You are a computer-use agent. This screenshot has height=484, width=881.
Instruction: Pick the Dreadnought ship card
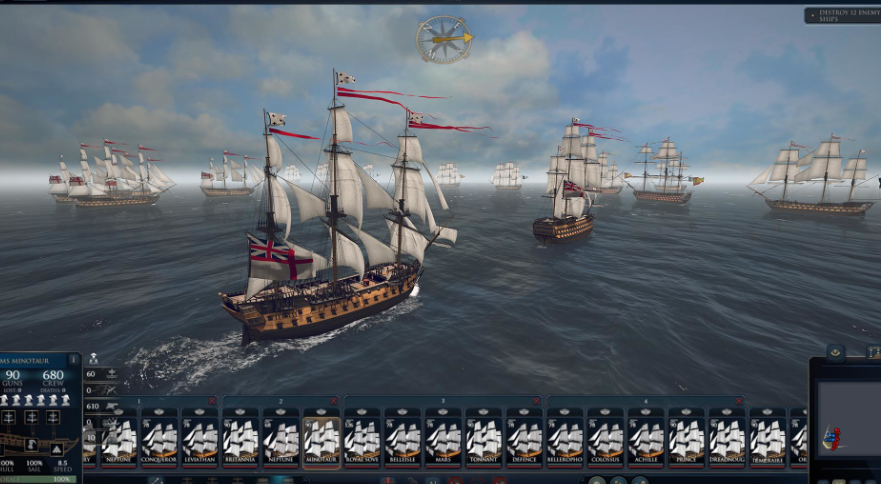727,437
